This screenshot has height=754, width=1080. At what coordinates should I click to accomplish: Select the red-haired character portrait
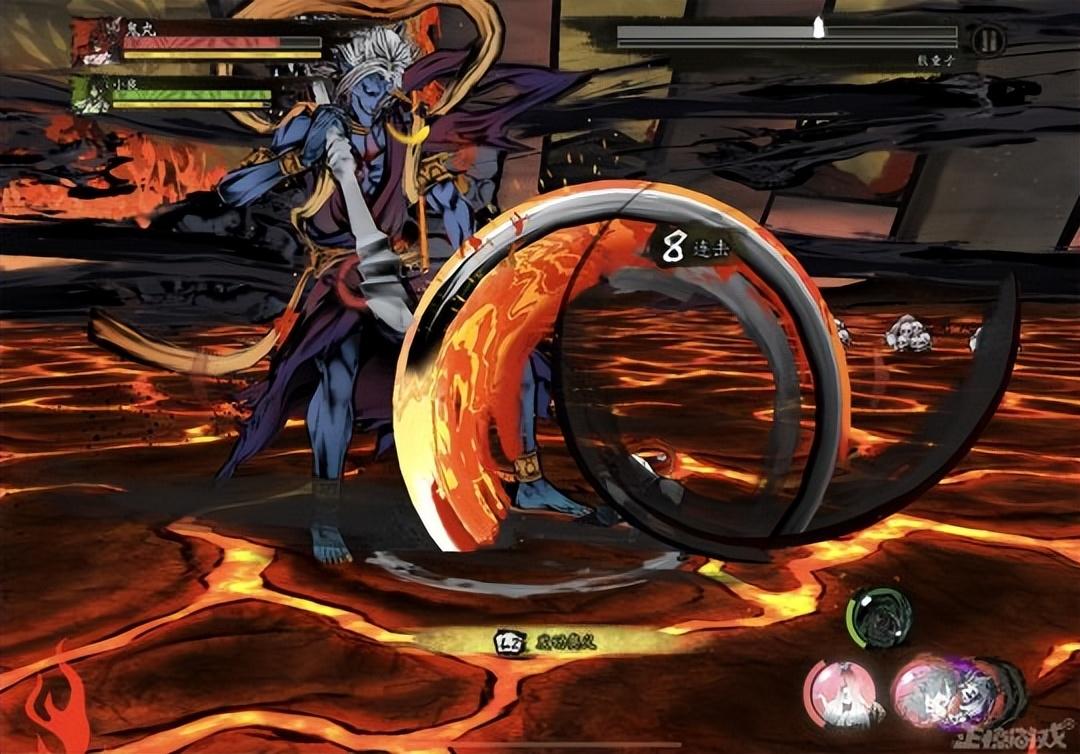(x=97, y=43)
